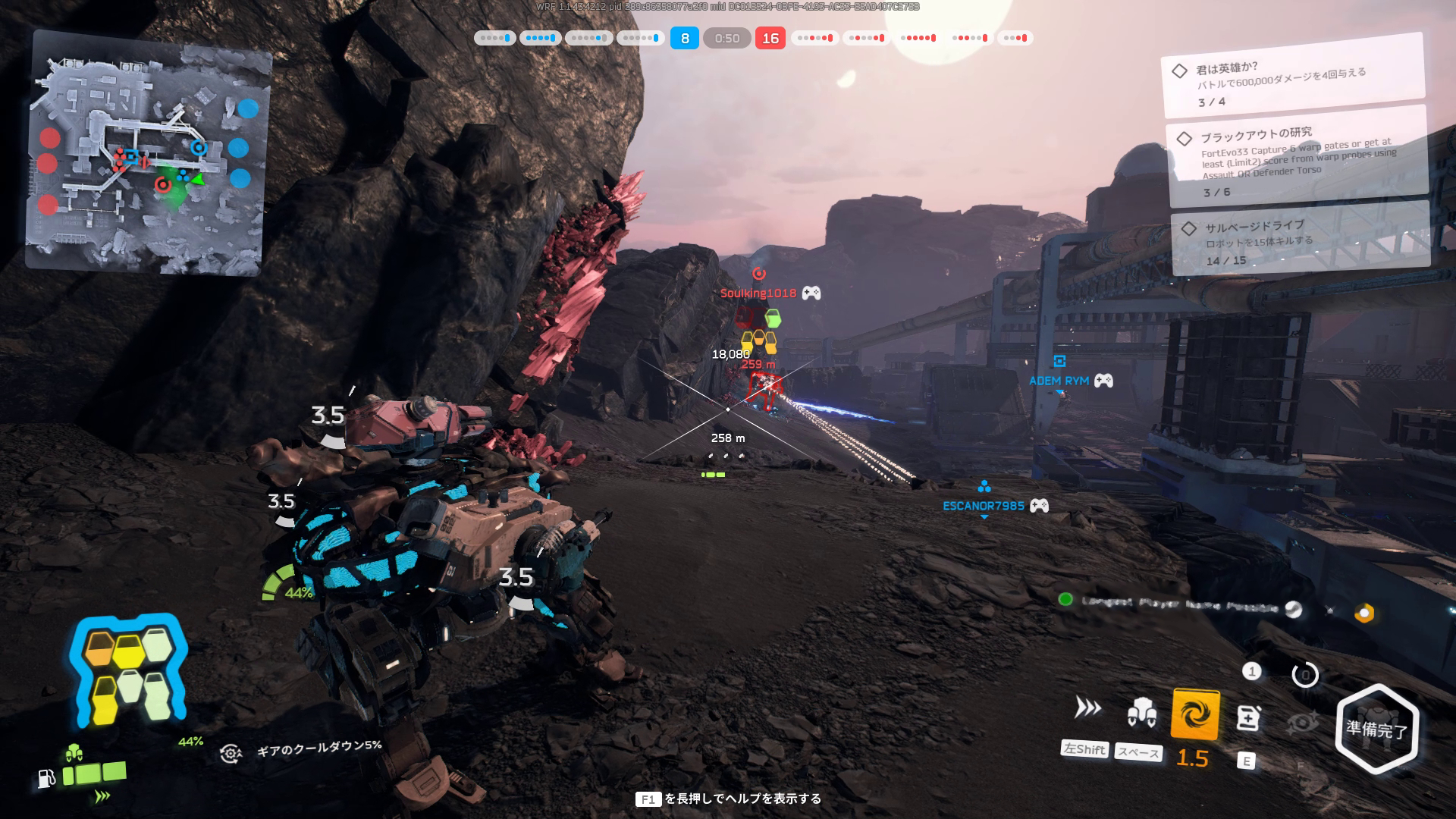This screenshot has height=819, width=1456.
Task: Select ADEM RYM teammate name tag
Action: point(1059,381)
